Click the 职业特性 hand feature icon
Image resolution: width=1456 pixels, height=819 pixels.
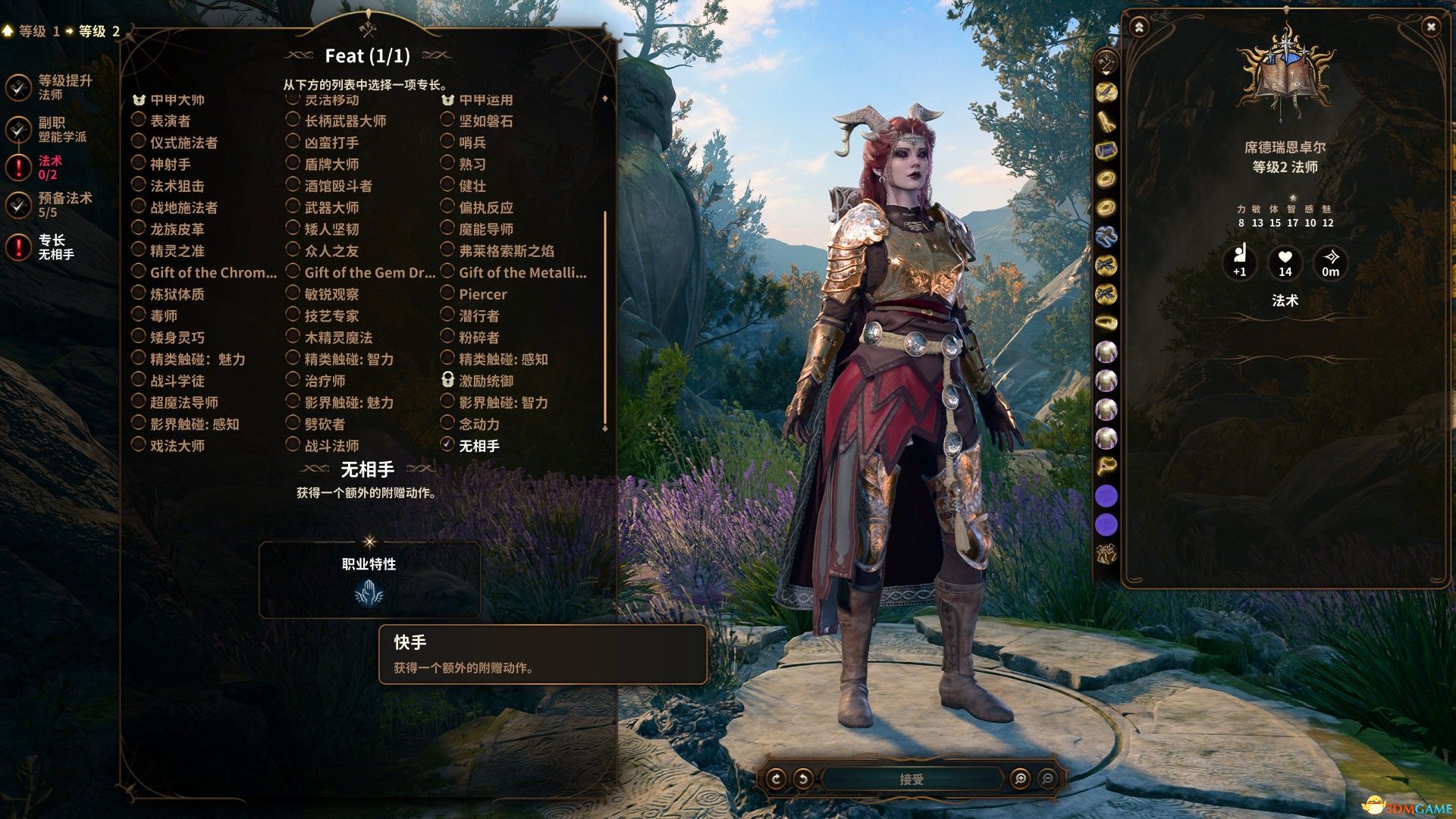[x=369, y=593]
